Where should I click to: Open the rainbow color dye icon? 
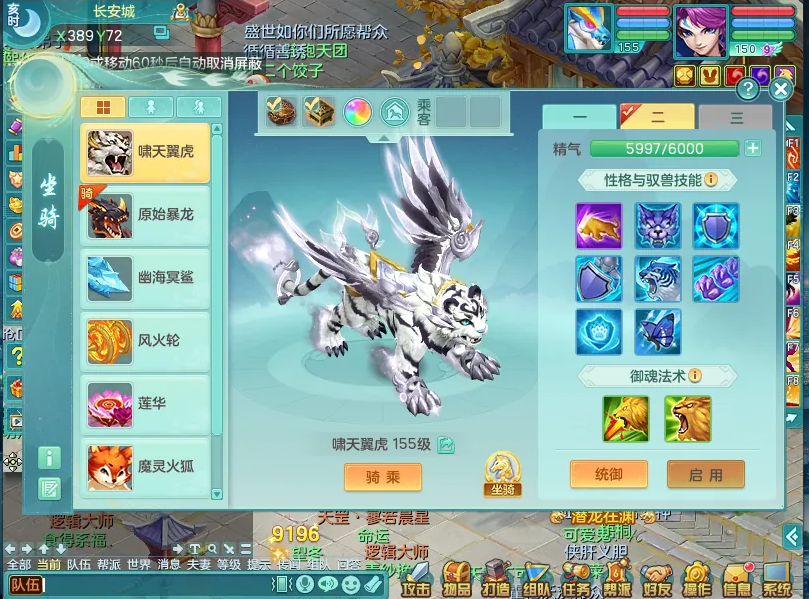(x=357, y=112)
